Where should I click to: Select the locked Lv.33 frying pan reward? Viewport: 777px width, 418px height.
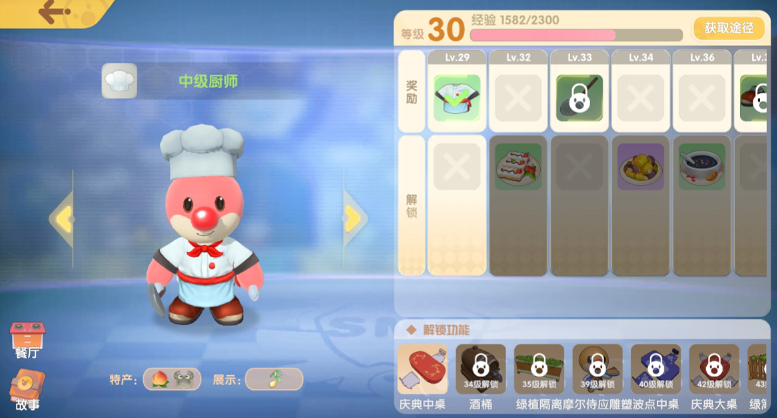tap(579, 98)
